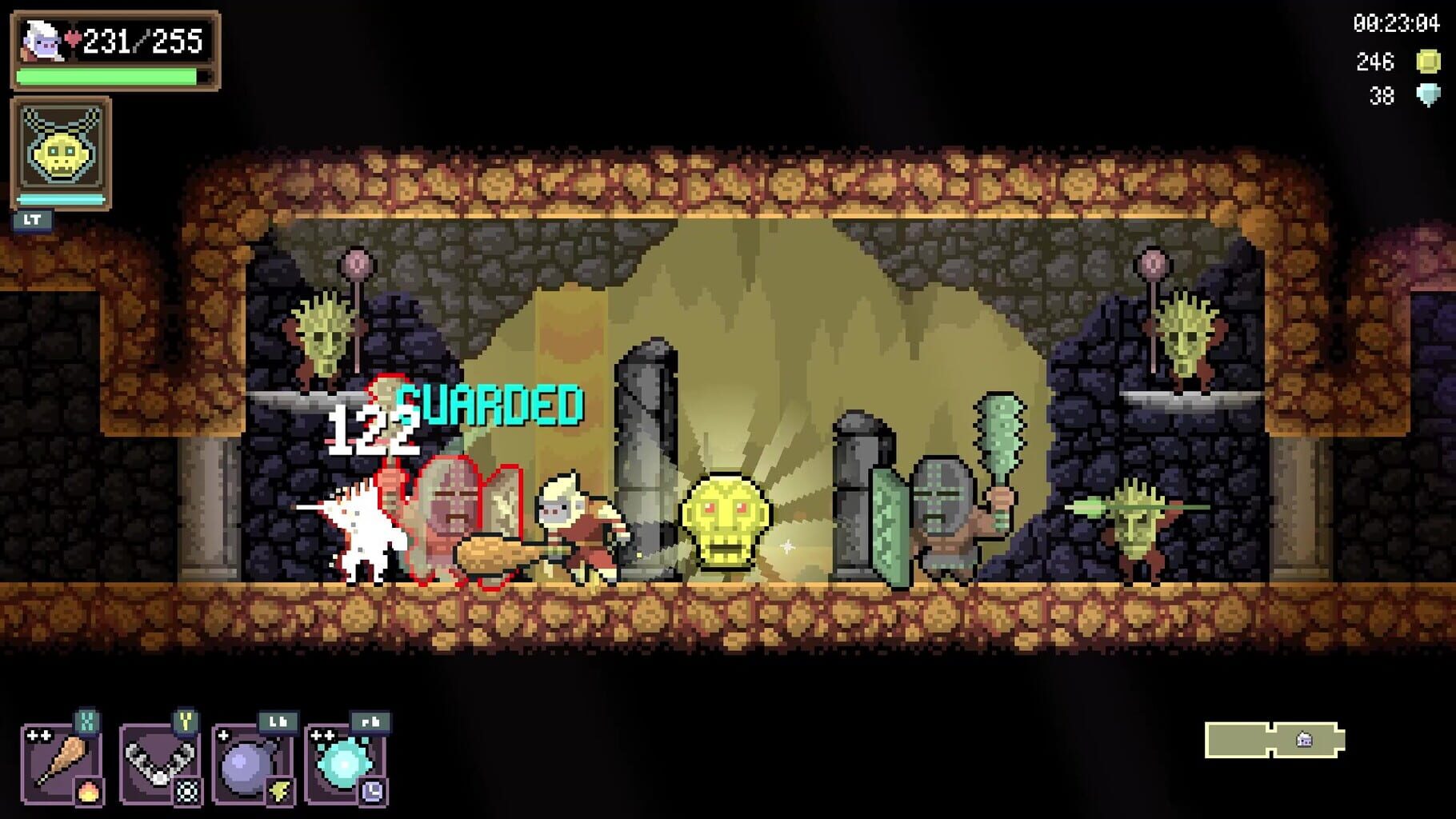This screenshot has height=819, width=1456.
Task: Open the player portrait panel
Action: [42, 40]
